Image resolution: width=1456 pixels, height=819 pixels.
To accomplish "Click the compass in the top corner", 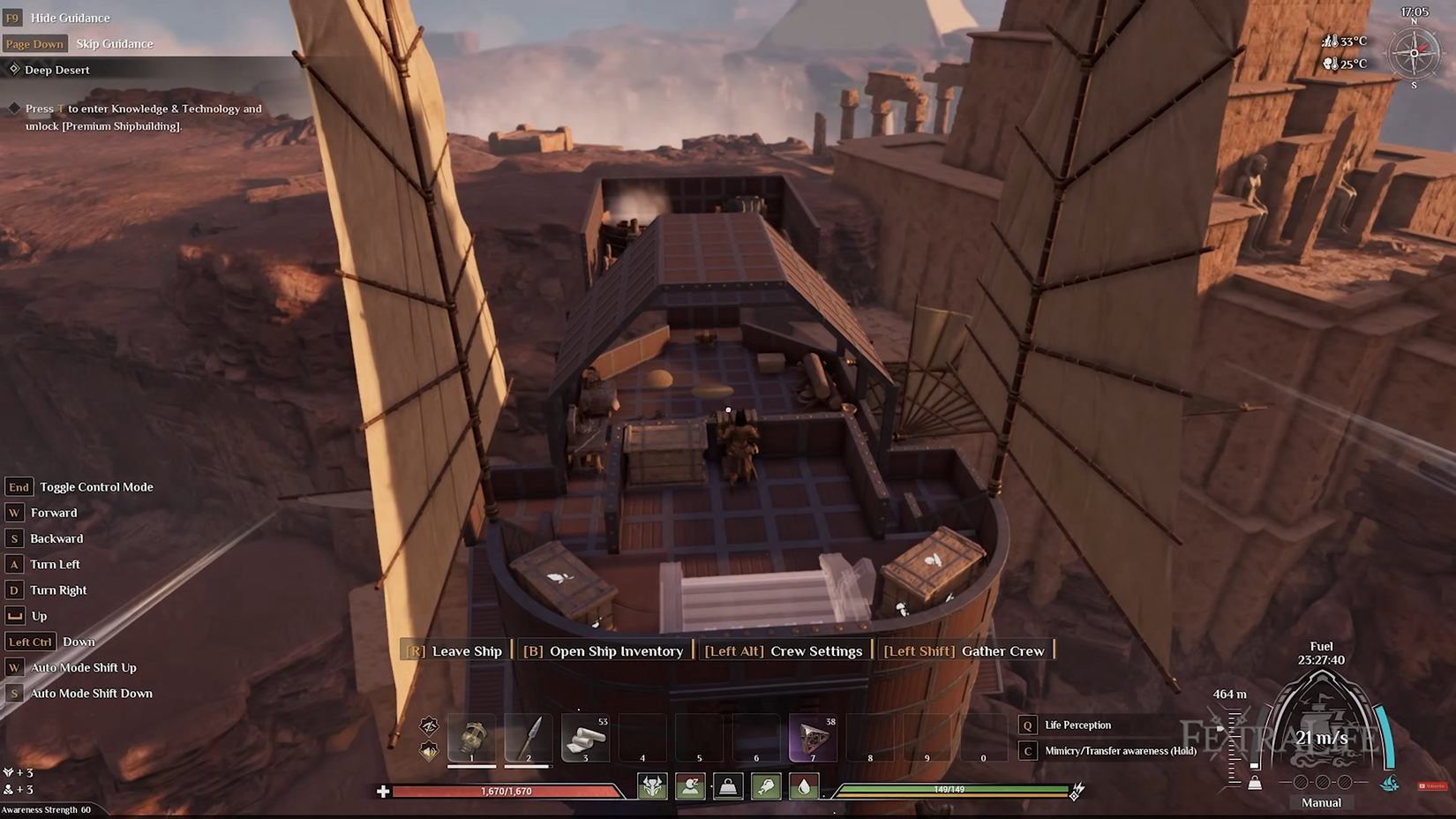I will tap(1413, 53).
